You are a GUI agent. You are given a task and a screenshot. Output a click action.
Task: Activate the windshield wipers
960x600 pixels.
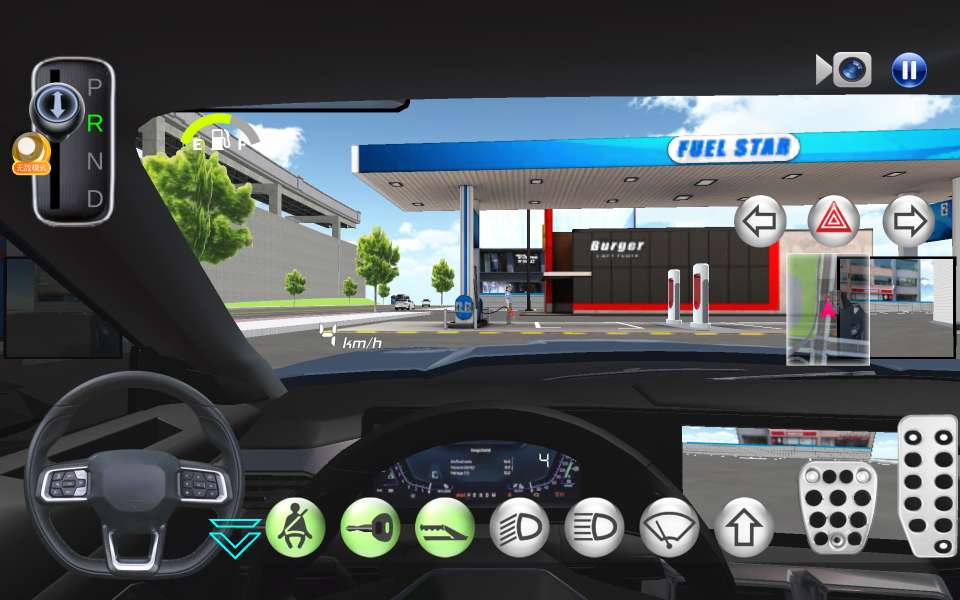click(669, 527)
